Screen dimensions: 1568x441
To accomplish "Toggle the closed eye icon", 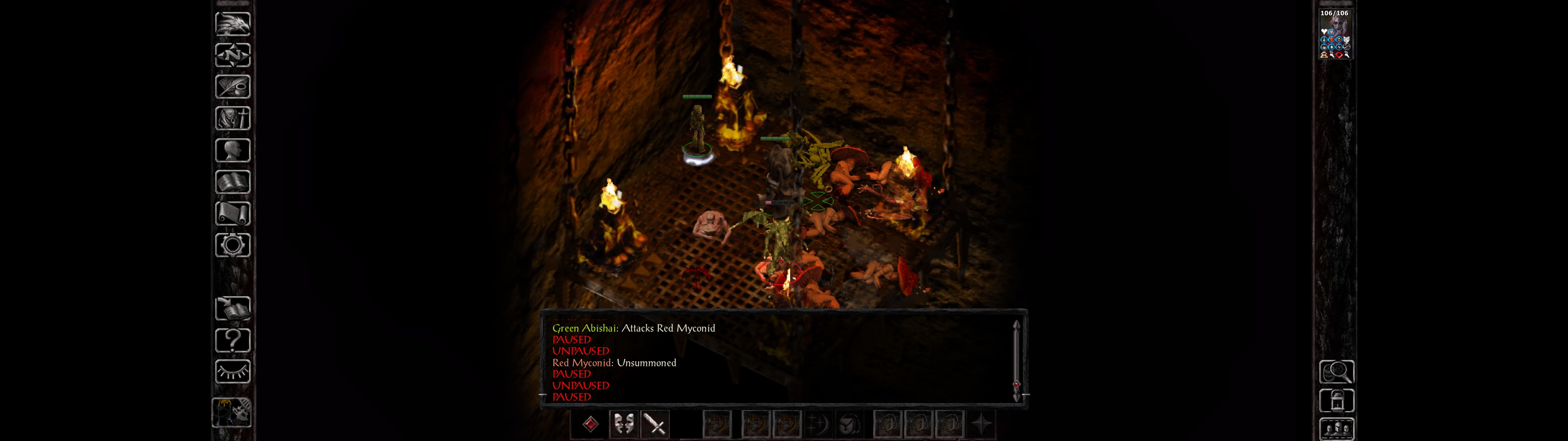I will coord(232,371).
